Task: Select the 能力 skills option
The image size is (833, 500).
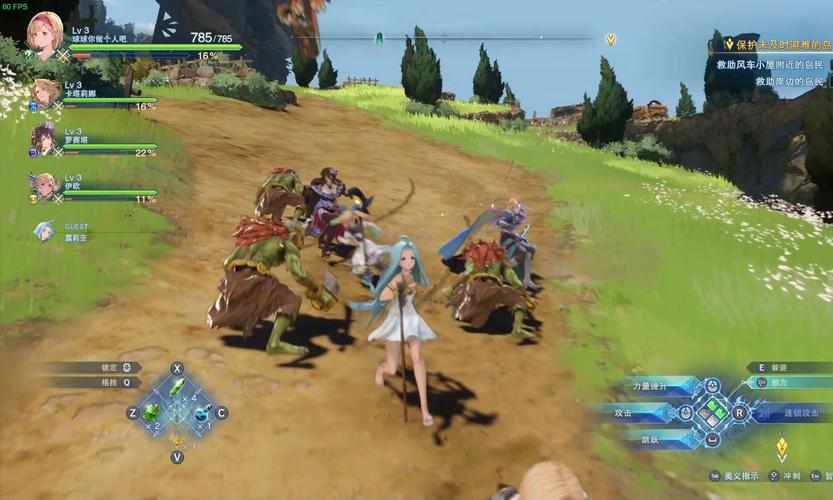Action: point(779,381)
